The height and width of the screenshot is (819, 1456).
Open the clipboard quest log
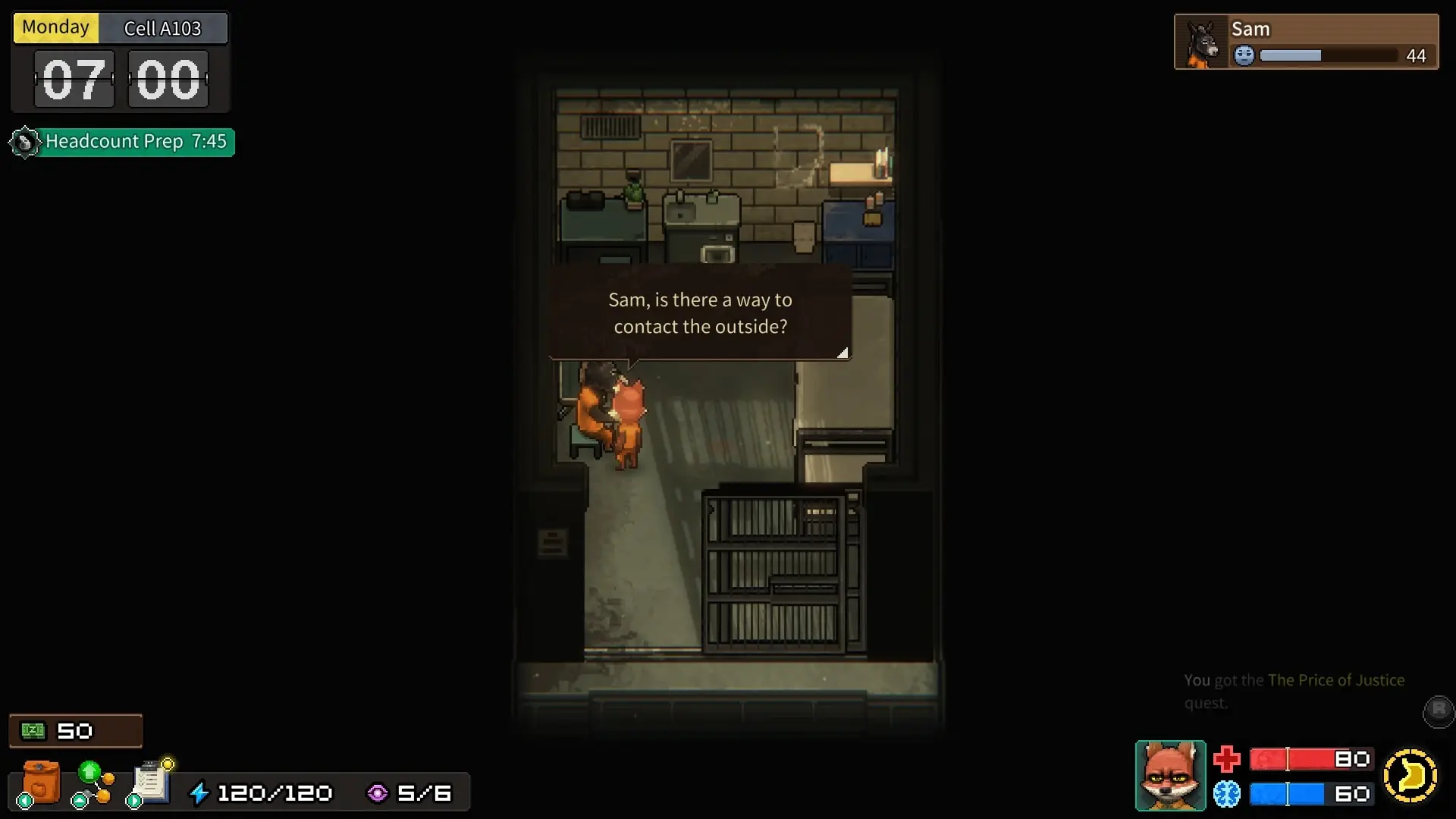[x=151, y=781]
